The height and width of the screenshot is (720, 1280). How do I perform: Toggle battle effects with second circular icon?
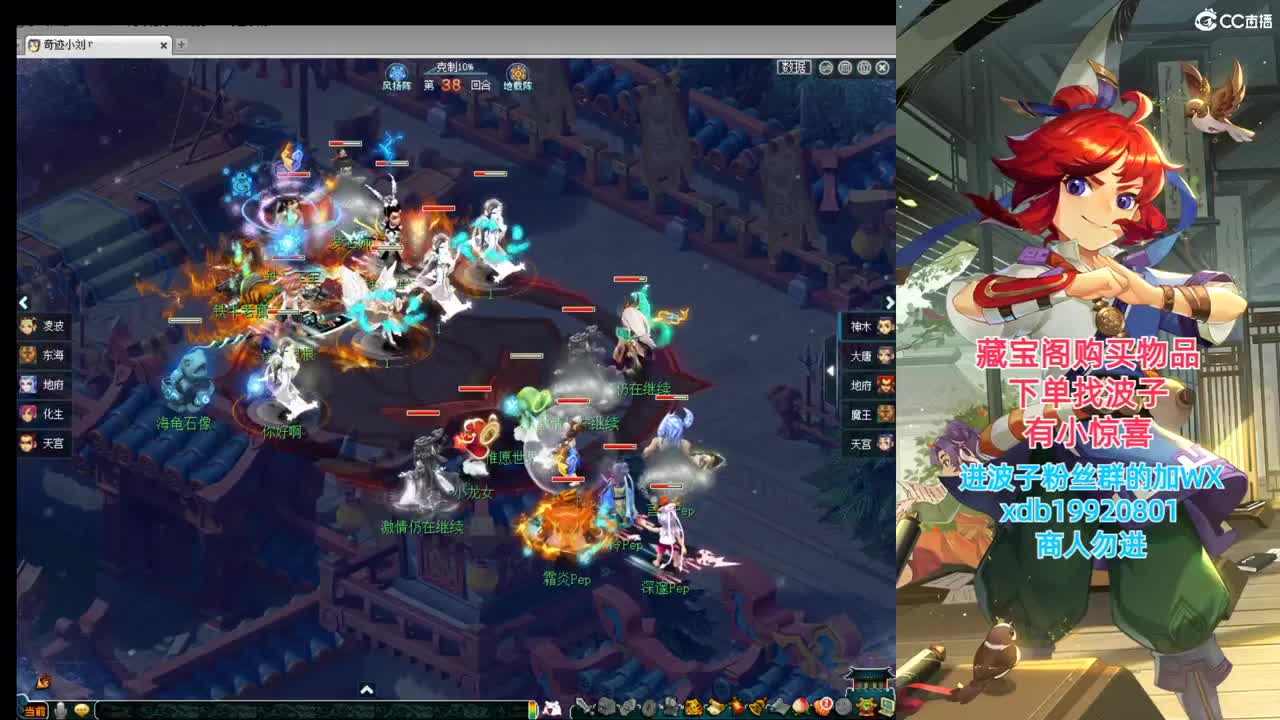[847, 68]
